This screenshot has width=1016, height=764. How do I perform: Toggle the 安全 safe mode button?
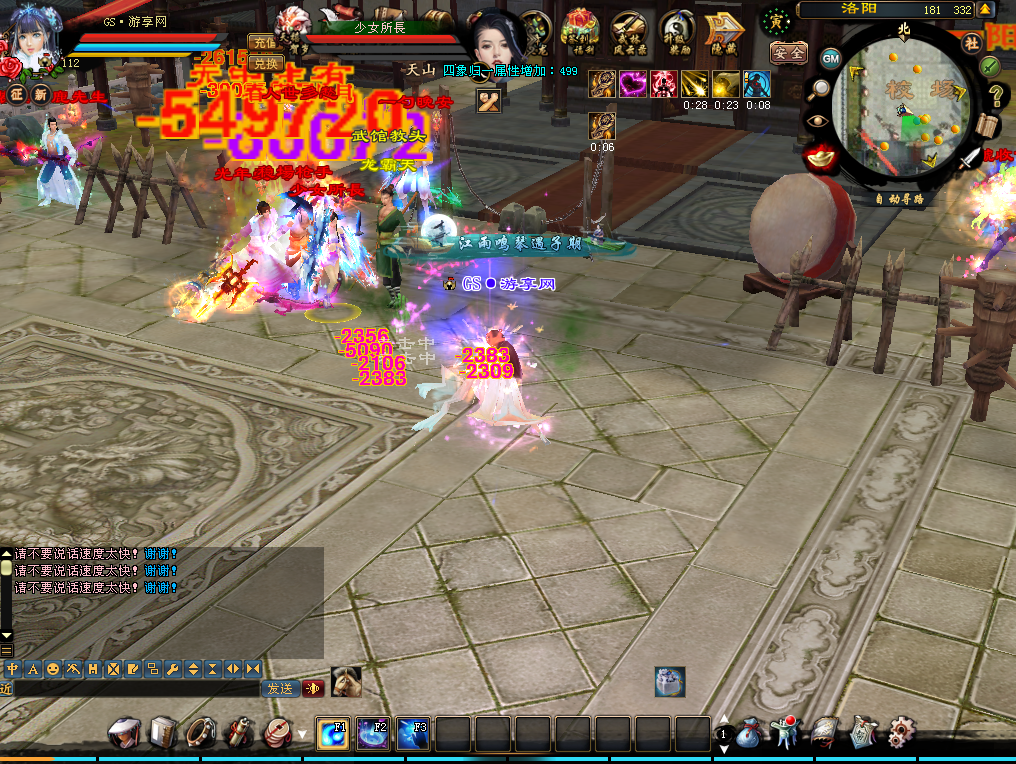(x=788, y=53)
